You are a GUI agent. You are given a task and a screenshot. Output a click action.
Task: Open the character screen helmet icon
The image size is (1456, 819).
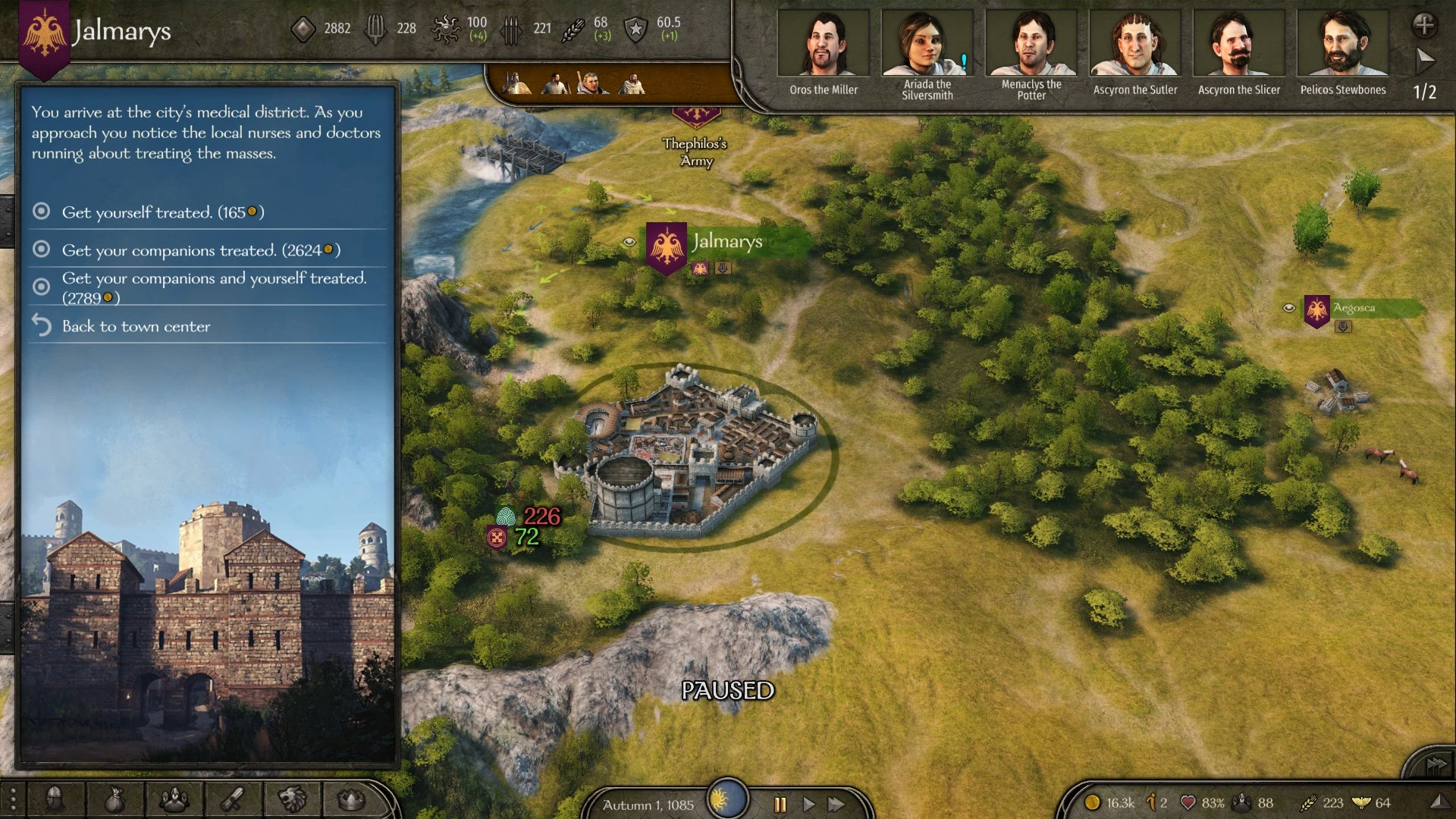pos(55,799)
